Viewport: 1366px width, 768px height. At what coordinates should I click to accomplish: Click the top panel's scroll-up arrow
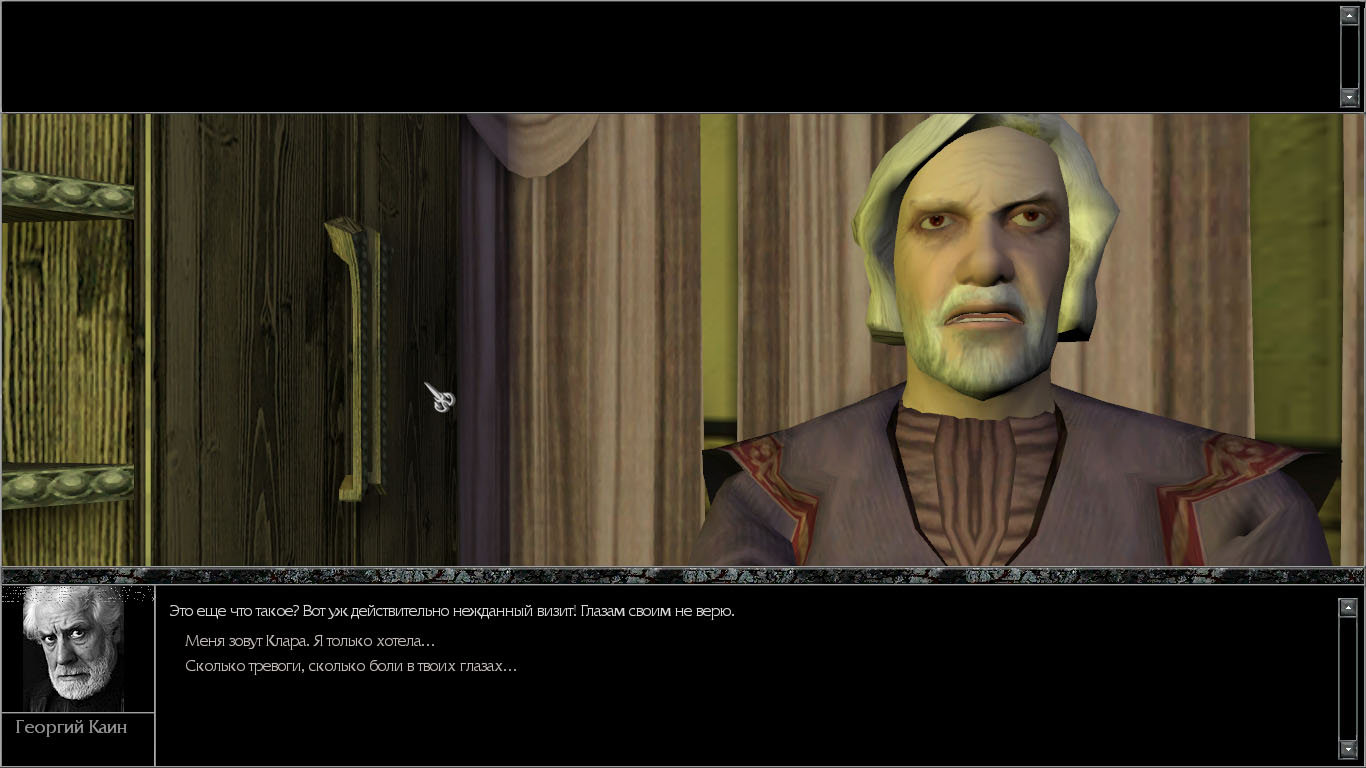1349,16
